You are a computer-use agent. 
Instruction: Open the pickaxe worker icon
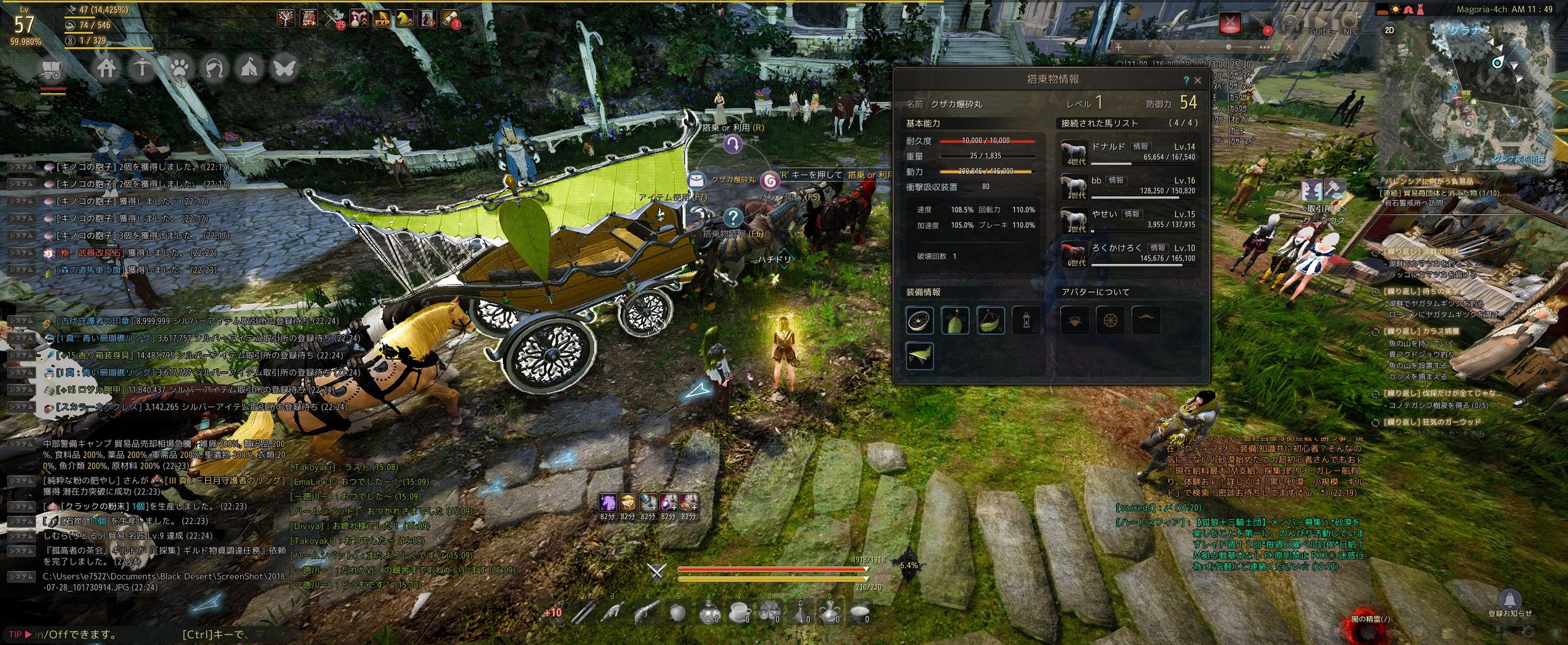pos(142,68)
